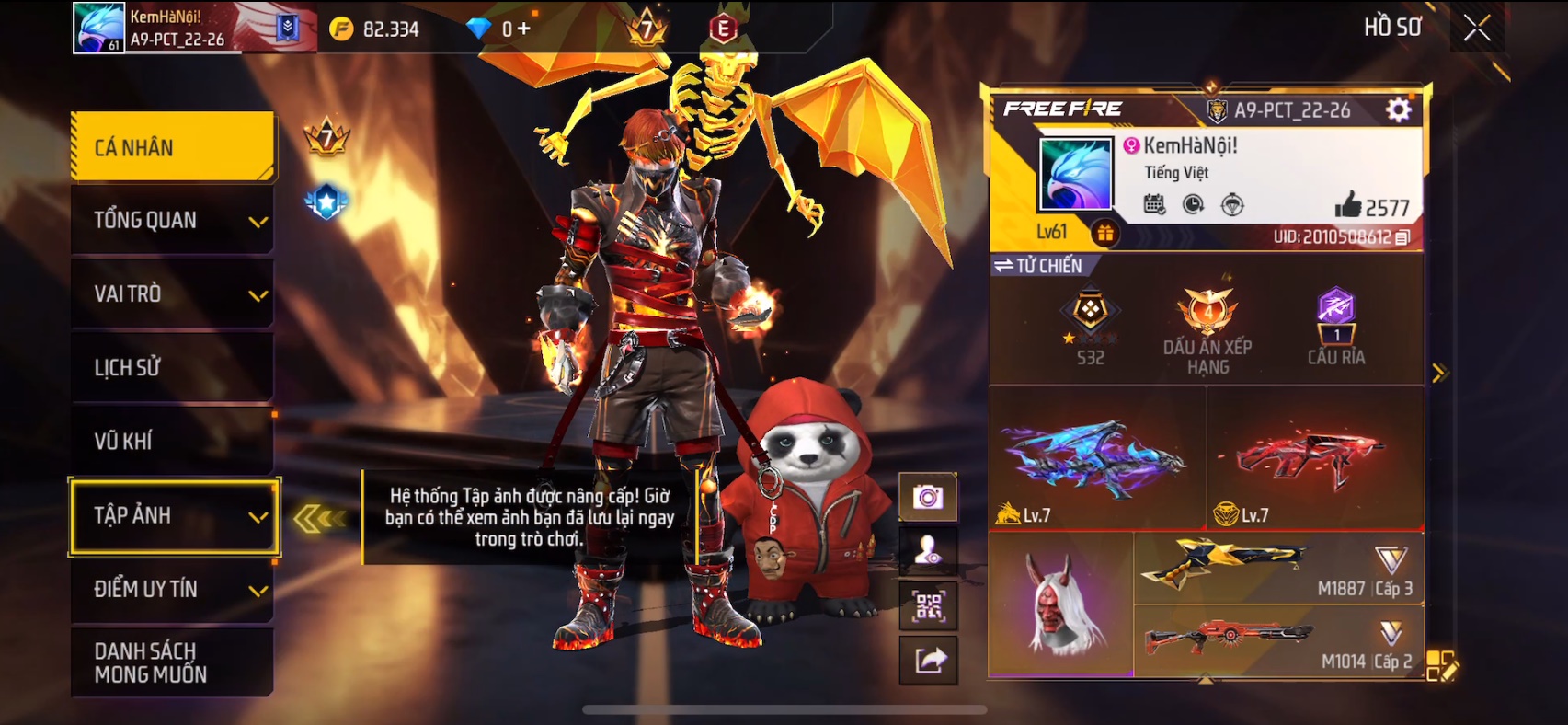Image resolution: width=1568 pixels, height=725 pixels.
Task: Share the profile with arrow button
Action: 928,660
